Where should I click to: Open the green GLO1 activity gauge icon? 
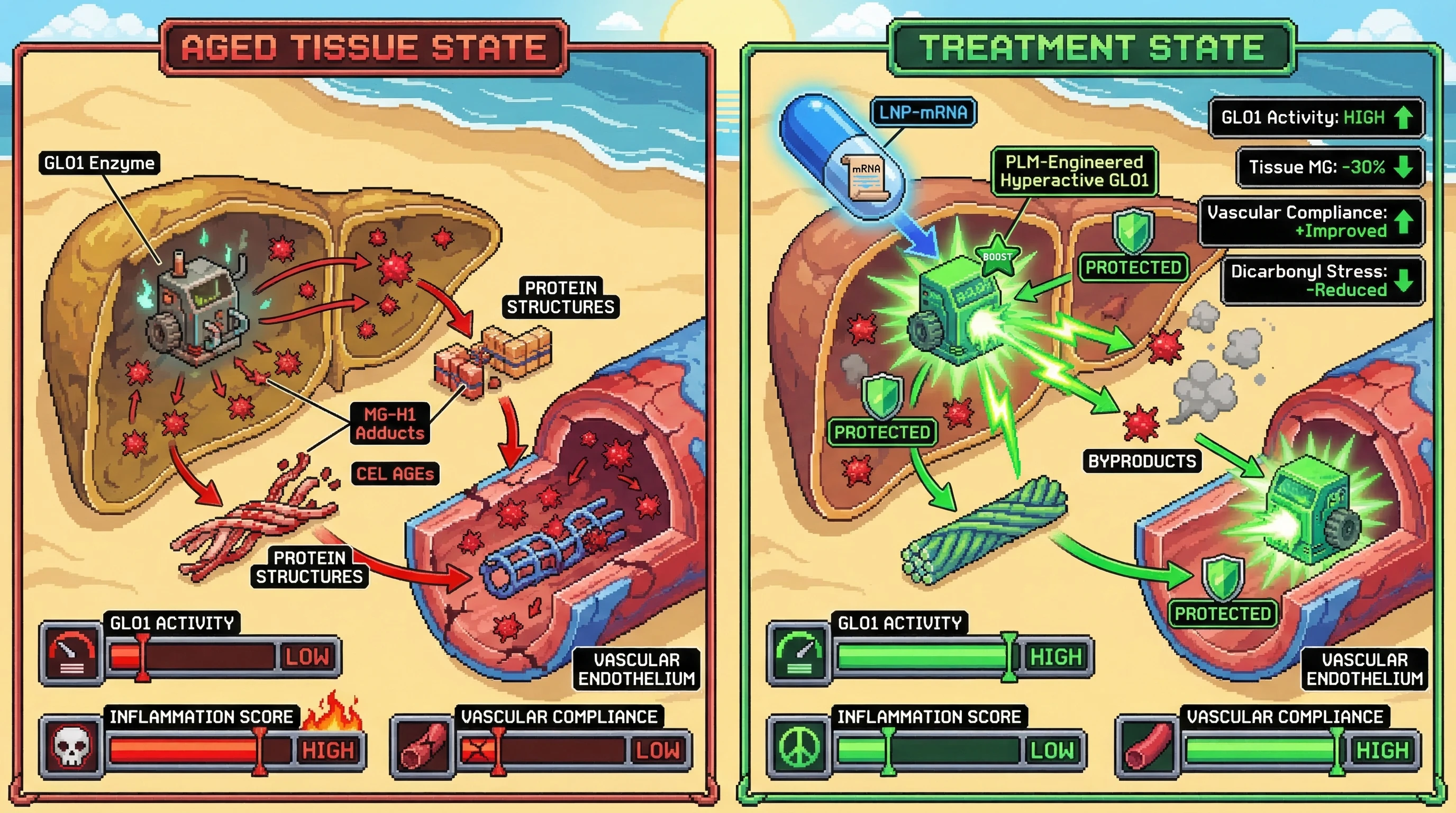(799, 654)
